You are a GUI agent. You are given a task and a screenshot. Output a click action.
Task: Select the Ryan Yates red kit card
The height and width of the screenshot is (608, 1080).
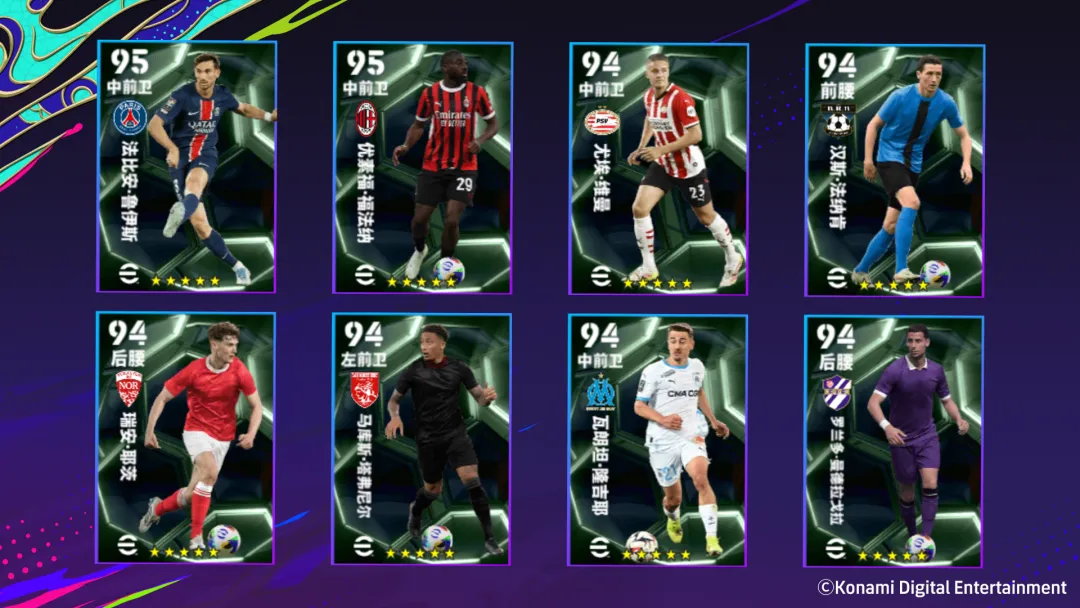coord(185,438)
